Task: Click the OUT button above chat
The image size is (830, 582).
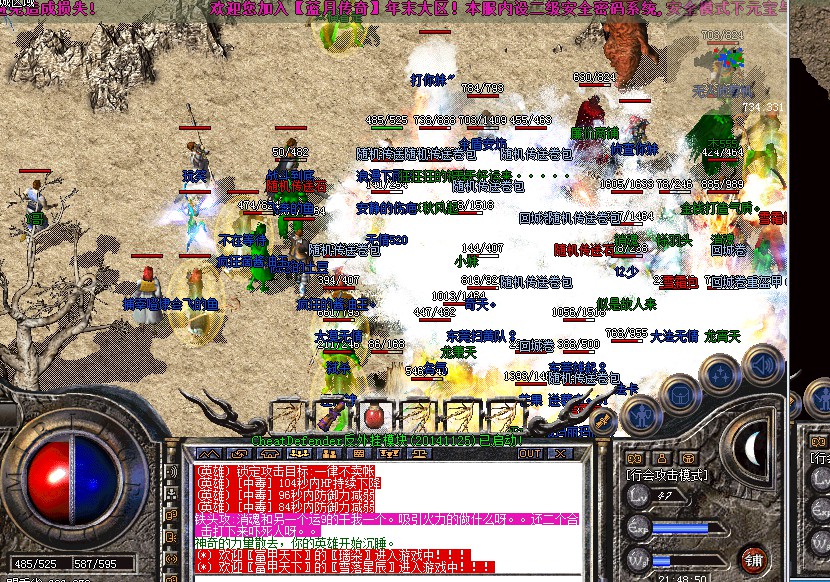Action: click(530, 453)
